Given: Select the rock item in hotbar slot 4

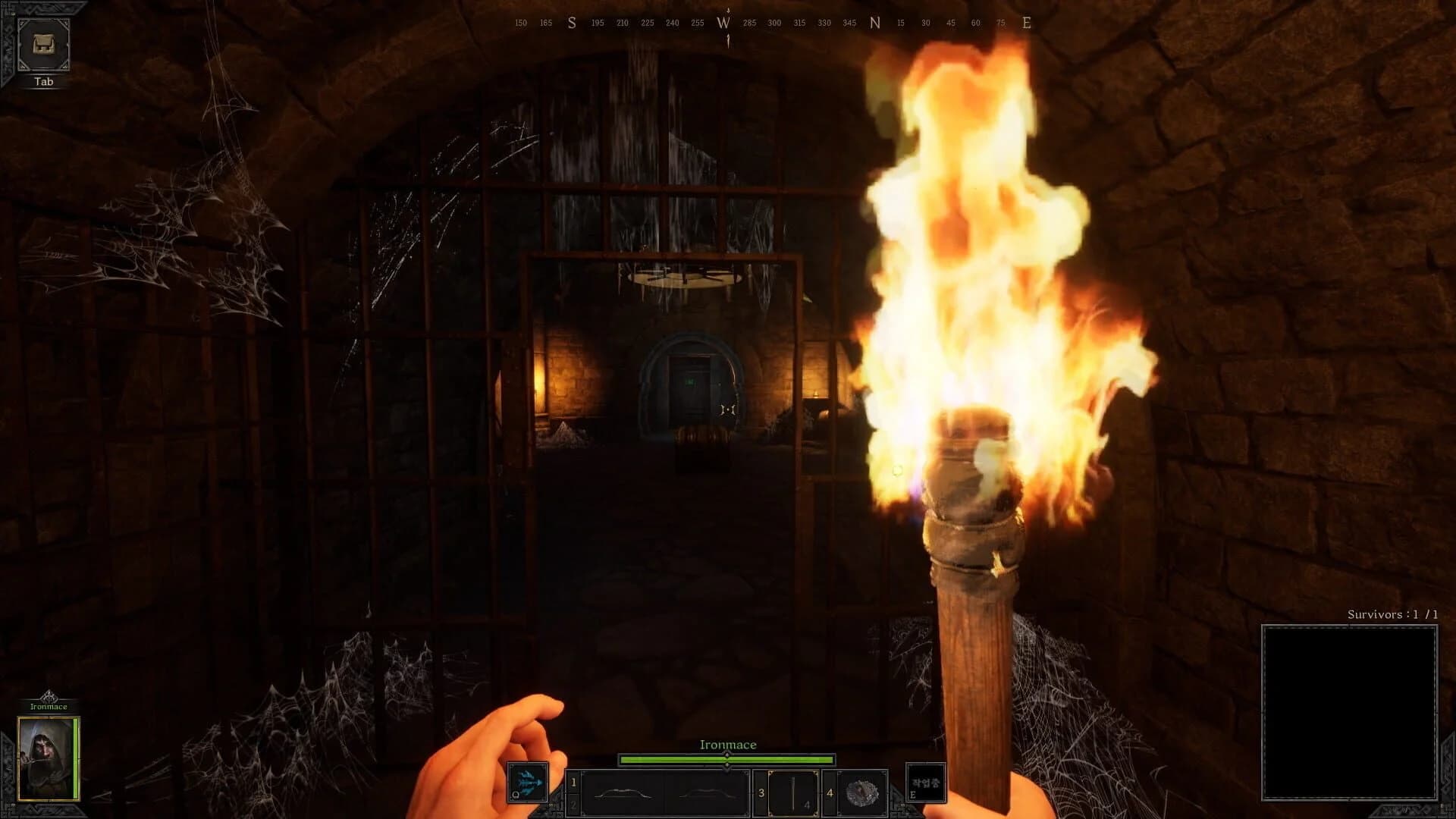Looking at the screenshot, I should point(861,792).
